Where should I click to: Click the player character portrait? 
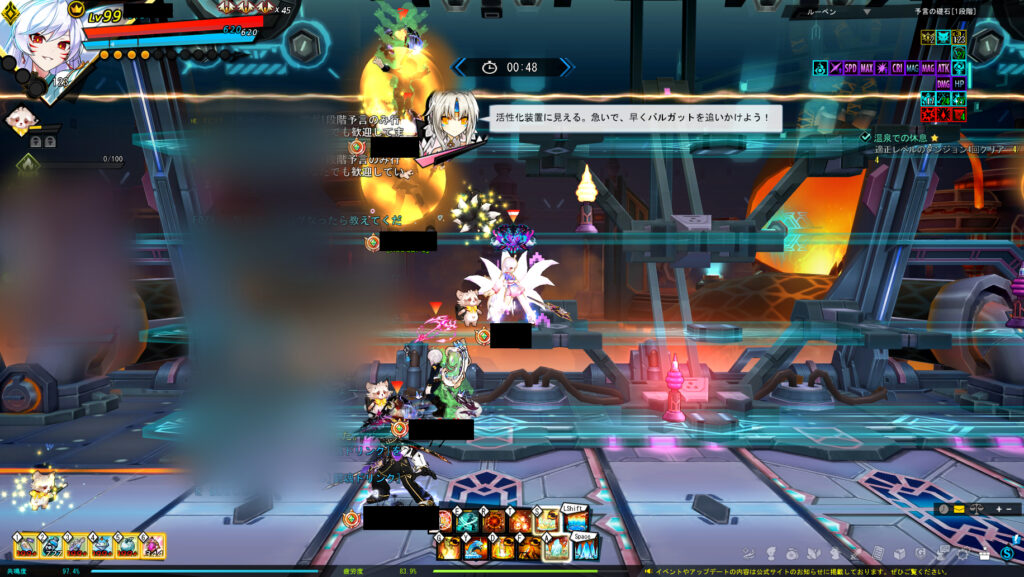tap(38, 40)
